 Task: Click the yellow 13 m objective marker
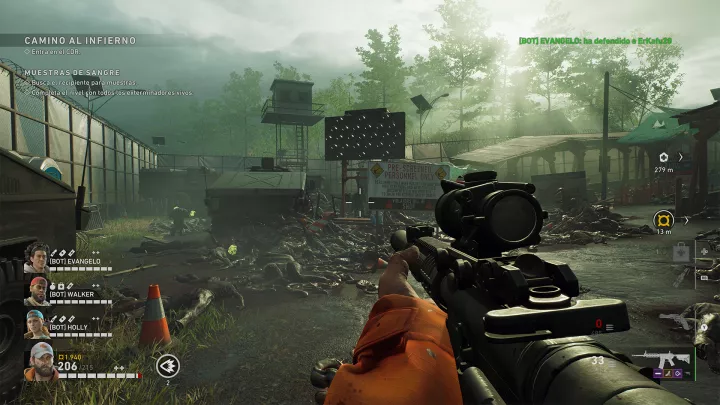(x=663, y=220)
